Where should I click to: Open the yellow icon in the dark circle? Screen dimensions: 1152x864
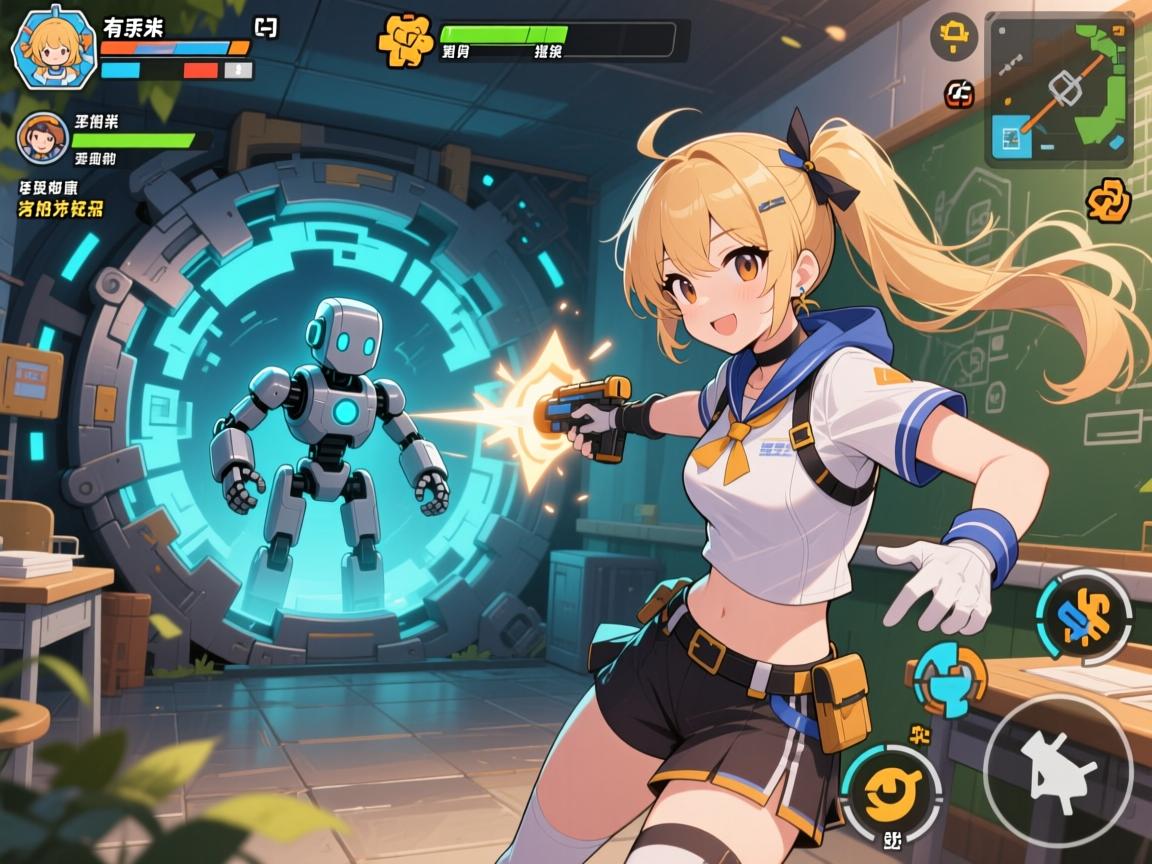[954, 38]
